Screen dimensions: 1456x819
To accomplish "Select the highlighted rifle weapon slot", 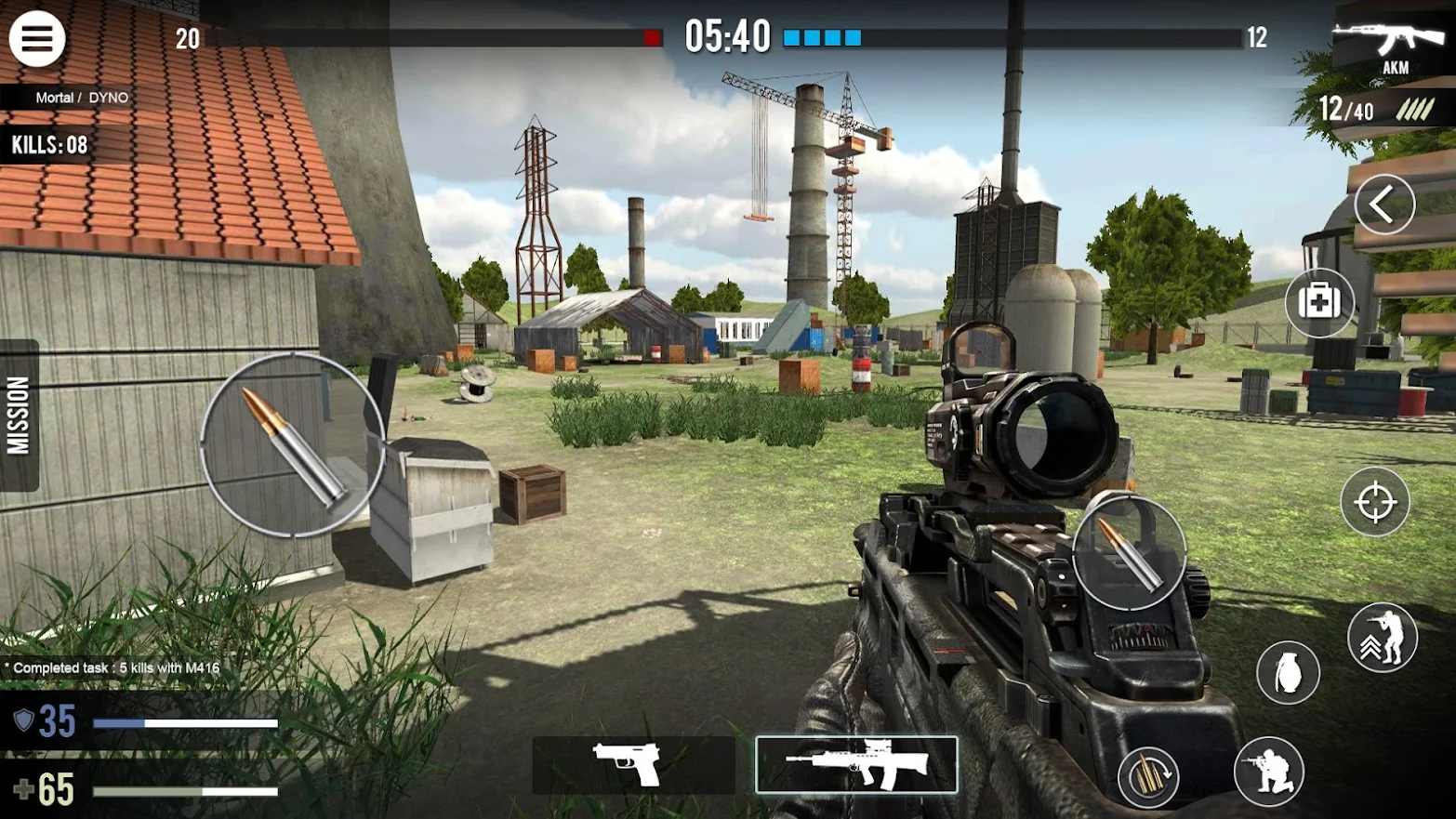I will tap(856, 762).
